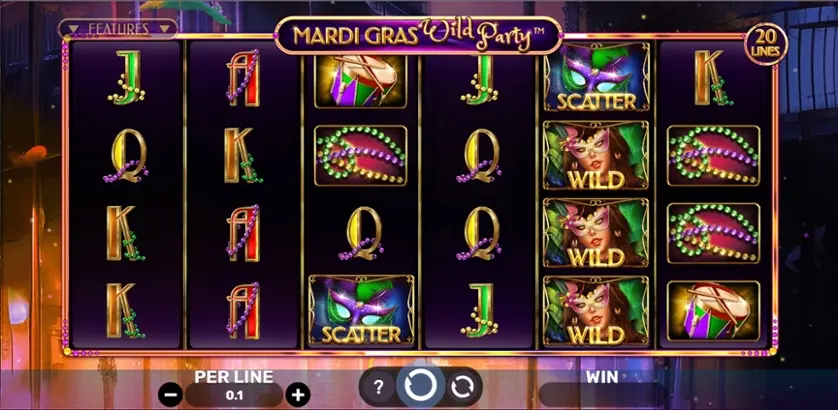Open the Features dropdown
This screenshot has width=838, height=410.
(x=118, y=29)
